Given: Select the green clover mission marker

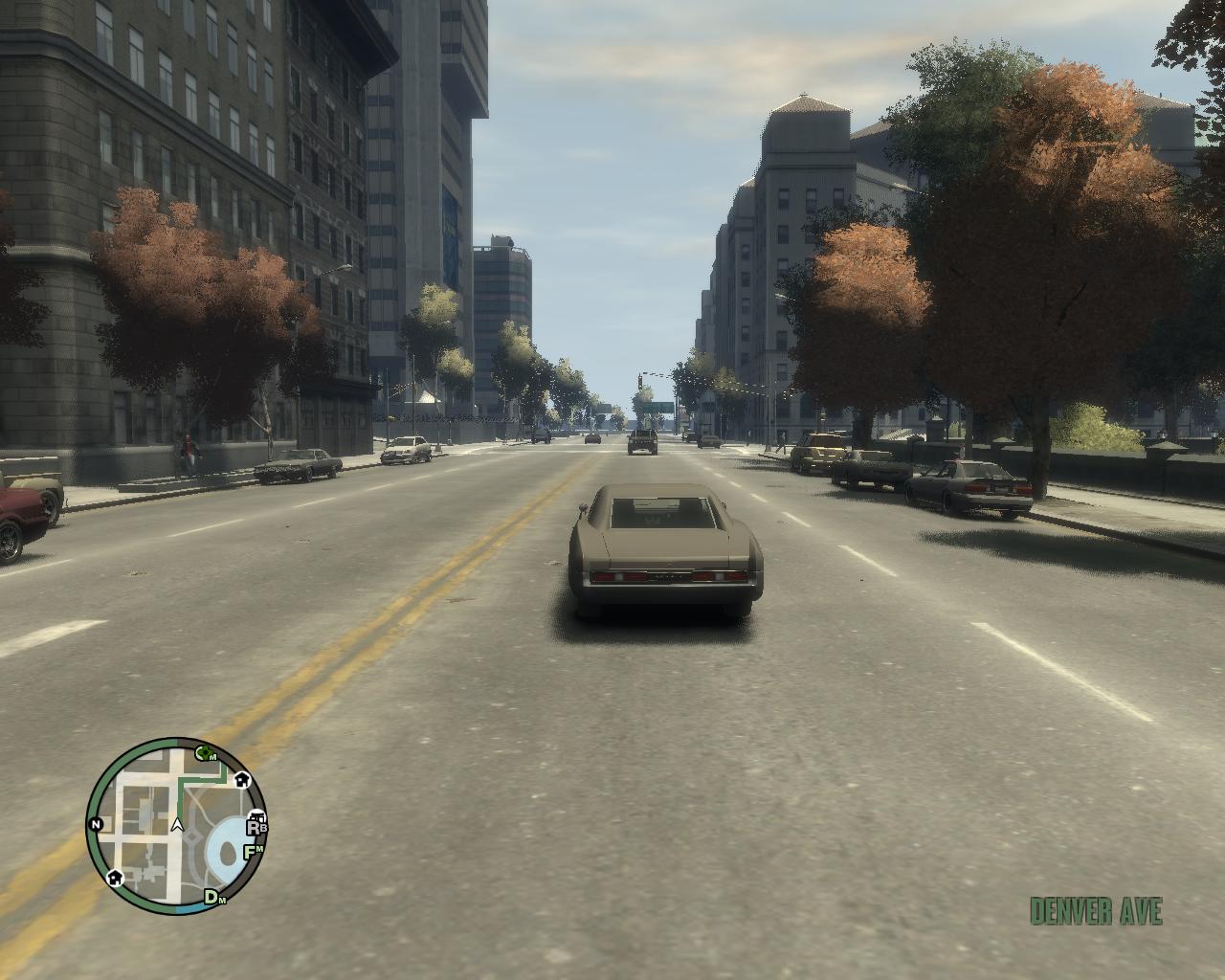Looking at the screenshot, I should [203, 753].
